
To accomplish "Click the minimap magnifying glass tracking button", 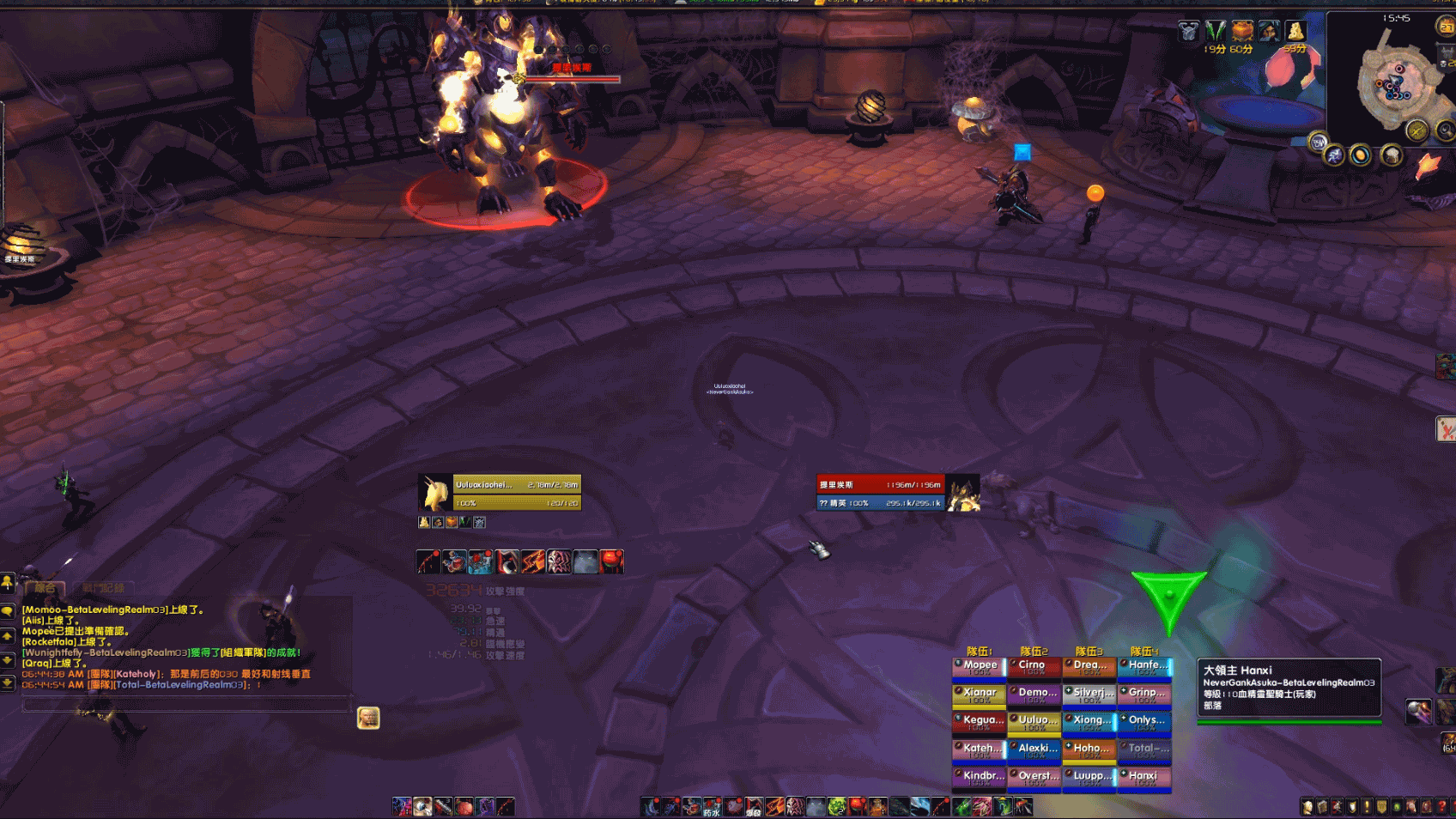I will [x=1445, y=130].
